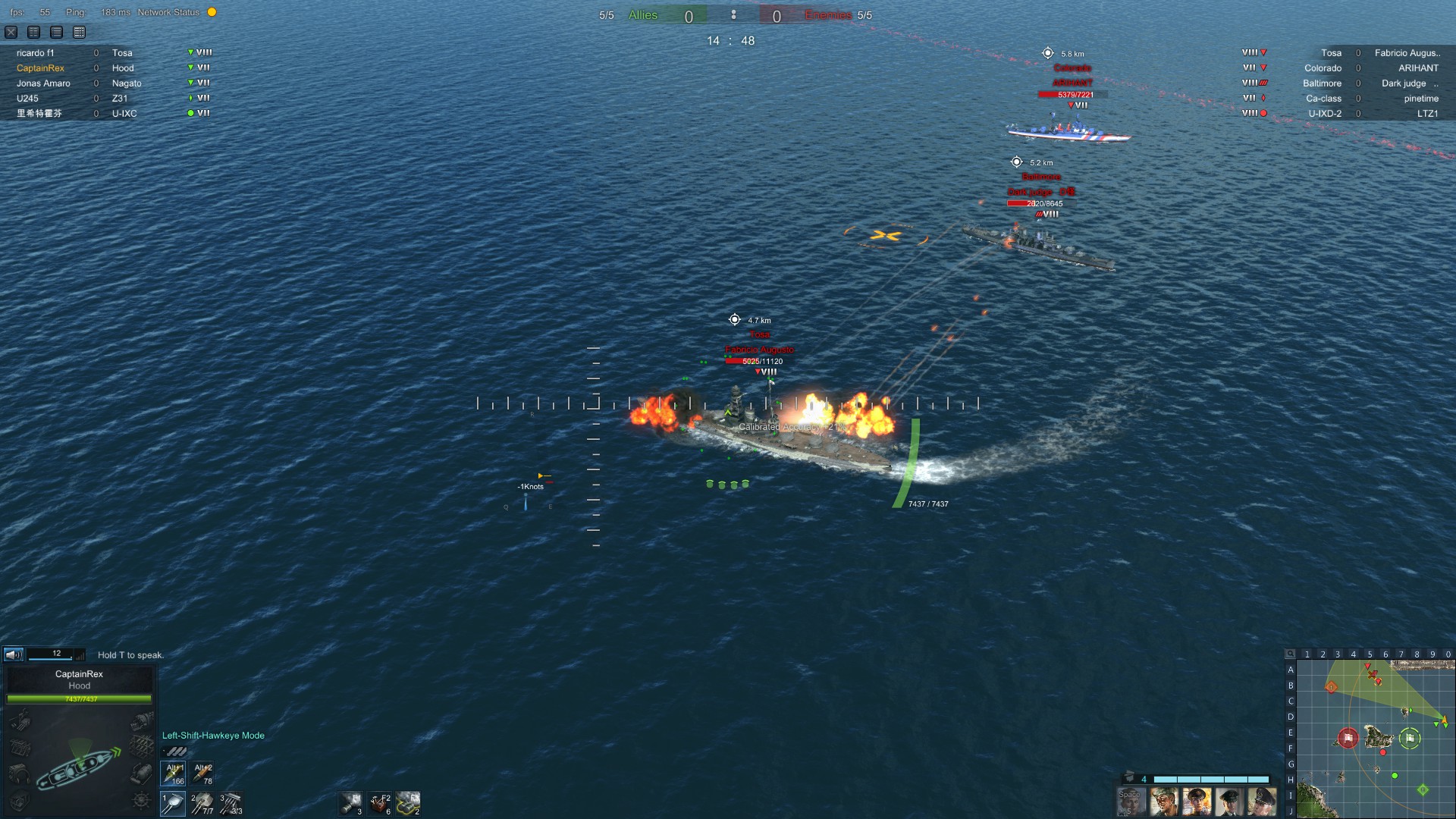Expand the detailed battle log list icon

click(x=56, y=32)
